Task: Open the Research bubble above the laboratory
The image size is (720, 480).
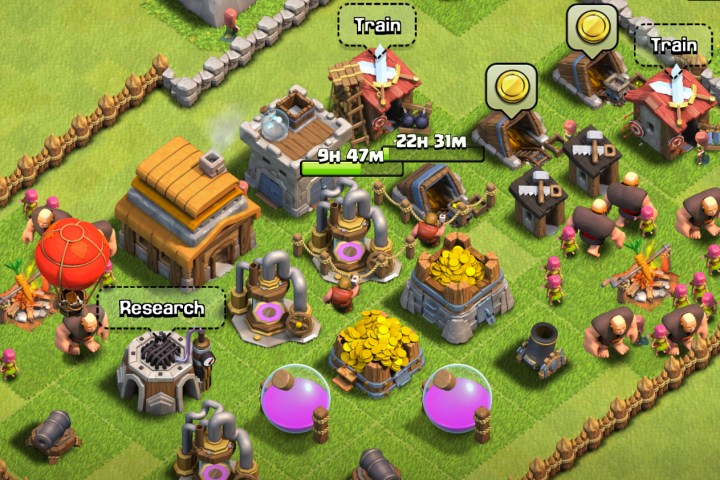Action: click(x=161, y=307)
